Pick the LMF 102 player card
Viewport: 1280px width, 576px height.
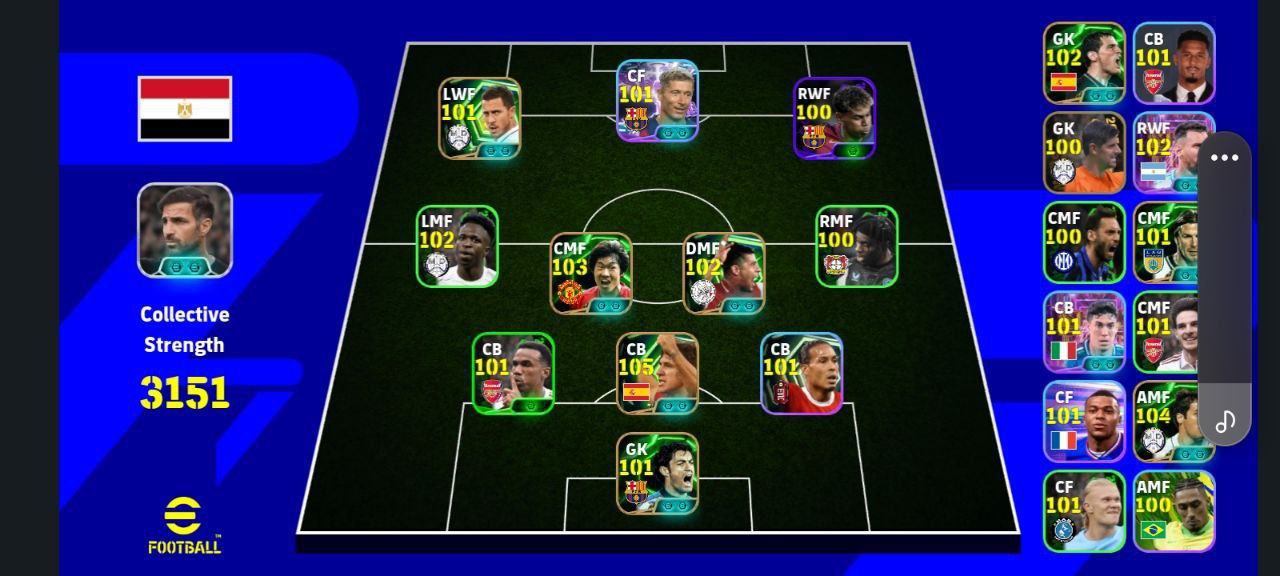[458, 246]
